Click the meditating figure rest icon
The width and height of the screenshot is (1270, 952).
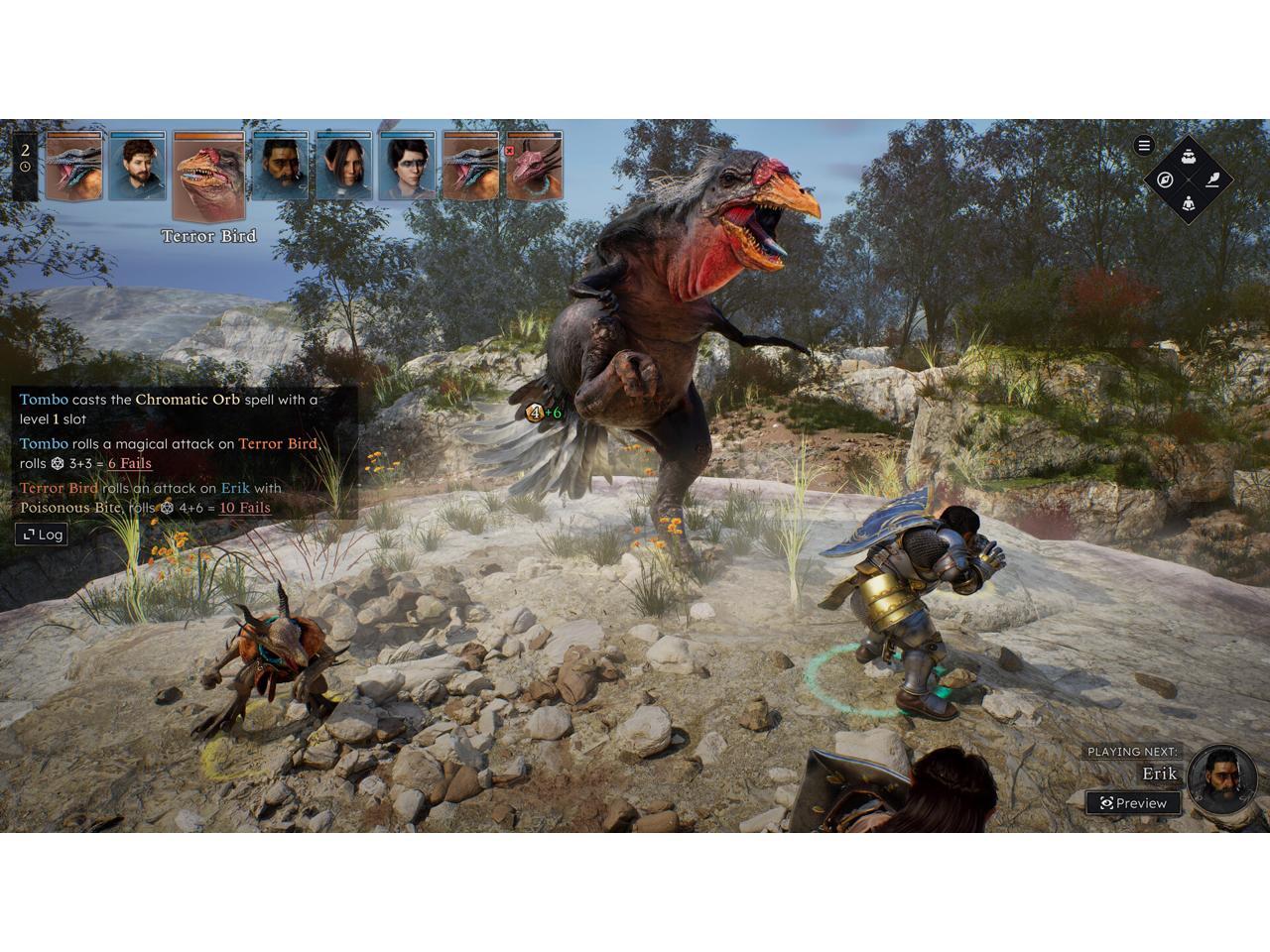1189,203
